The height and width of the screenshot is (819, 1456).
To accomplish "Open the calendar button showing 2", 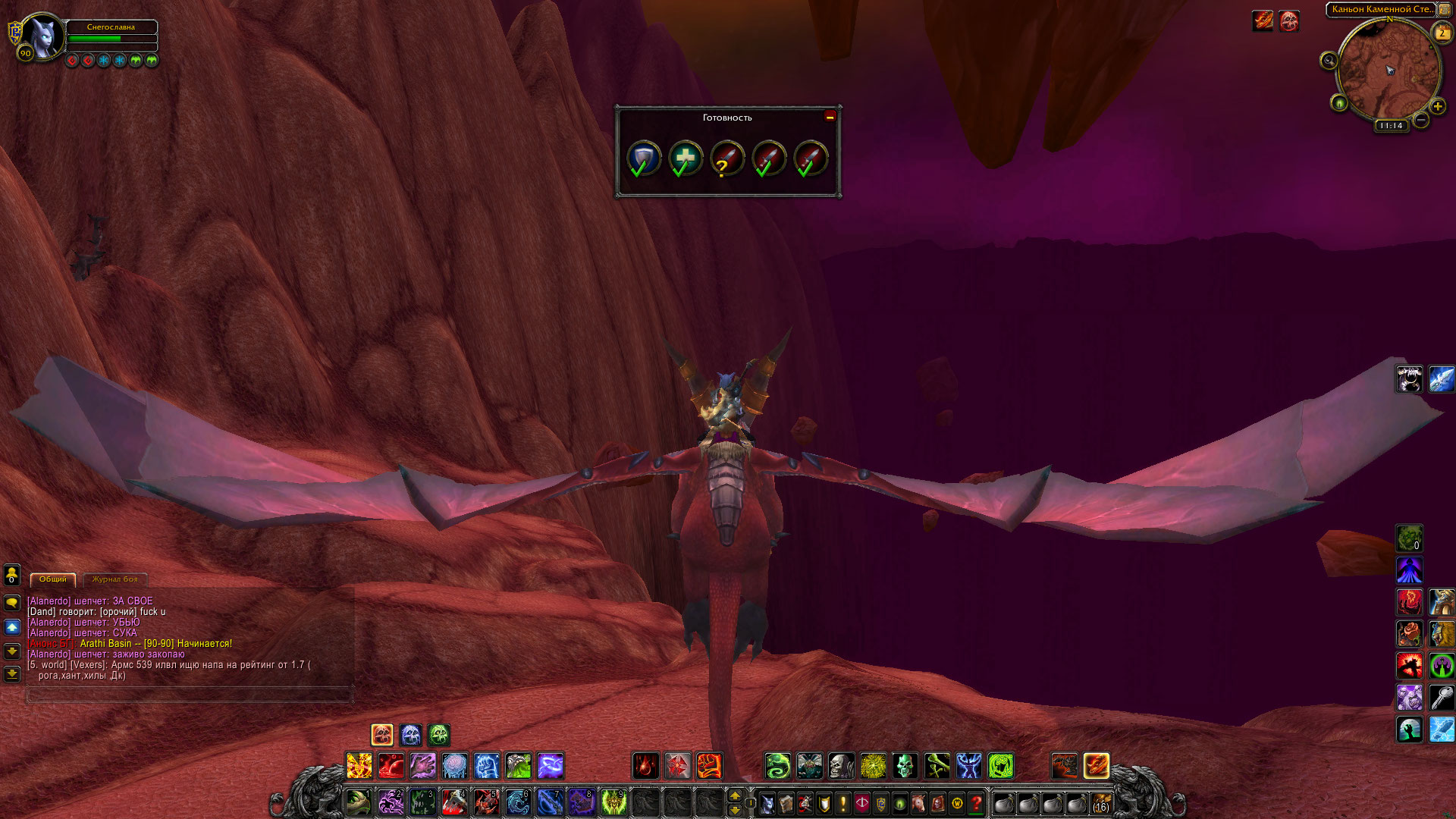I will click(1442, 33).
